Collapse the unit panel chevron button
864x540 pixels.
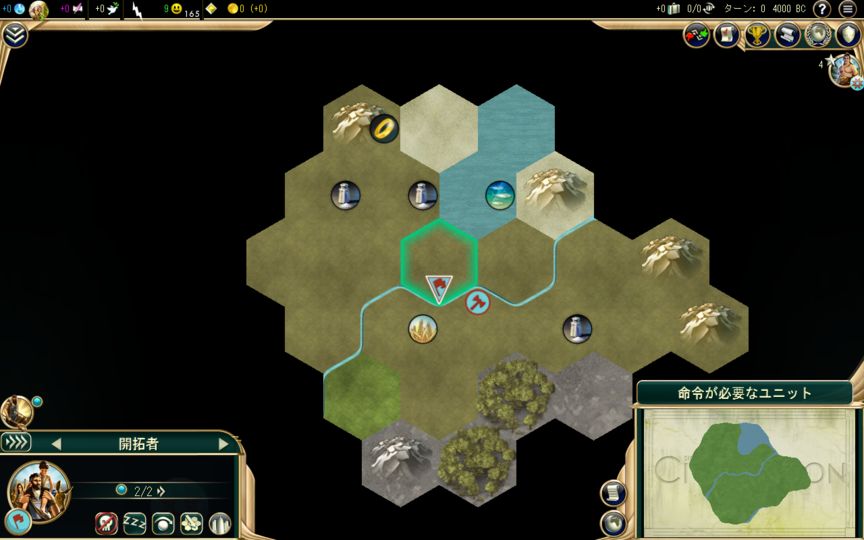[16, 442]
